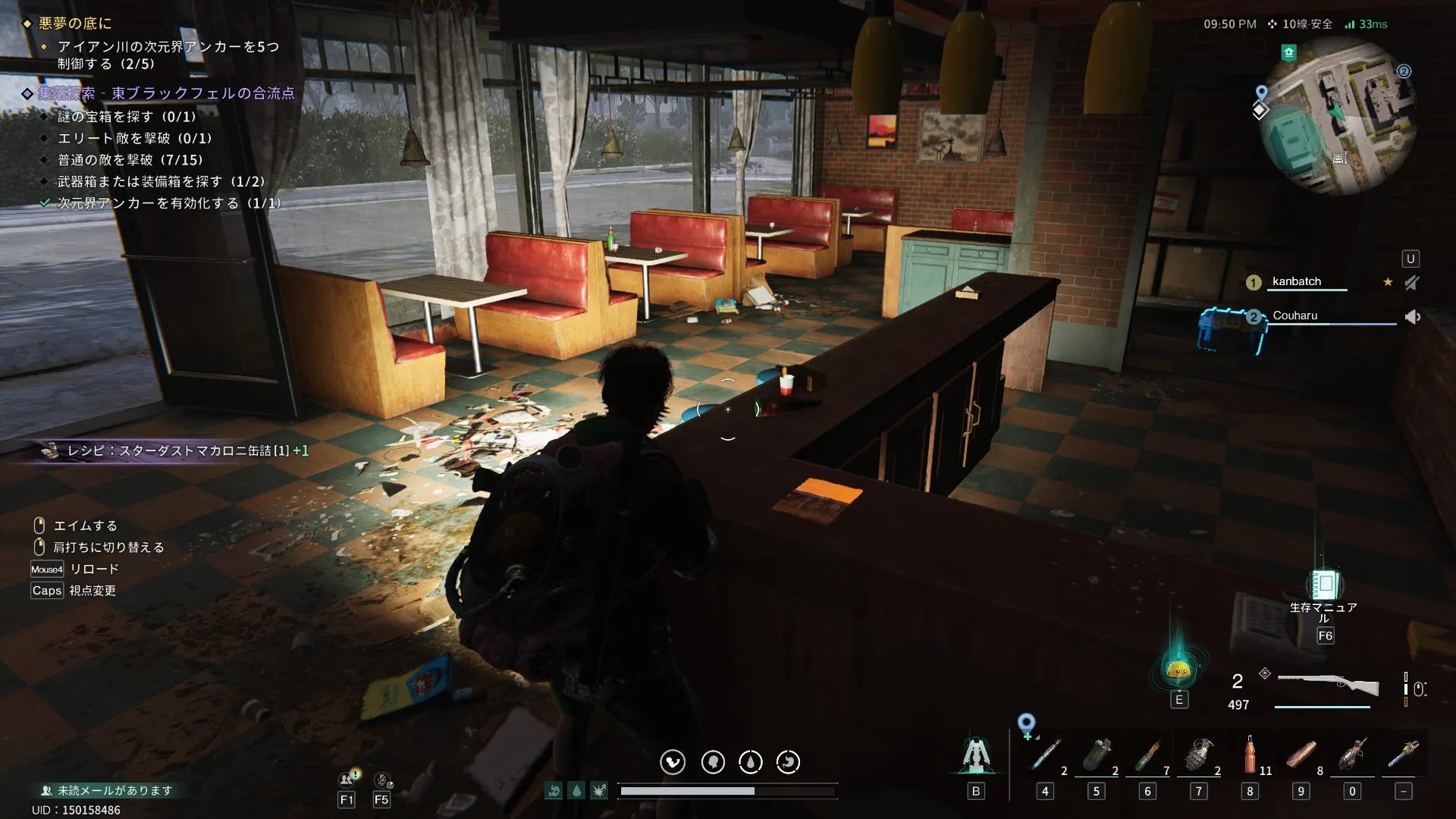The width and height of the screenshot is (1456, 819).
Task: Toggle kanbatch's muted speaker icon
Action: pyautogui.click(x=1411, y=283)
